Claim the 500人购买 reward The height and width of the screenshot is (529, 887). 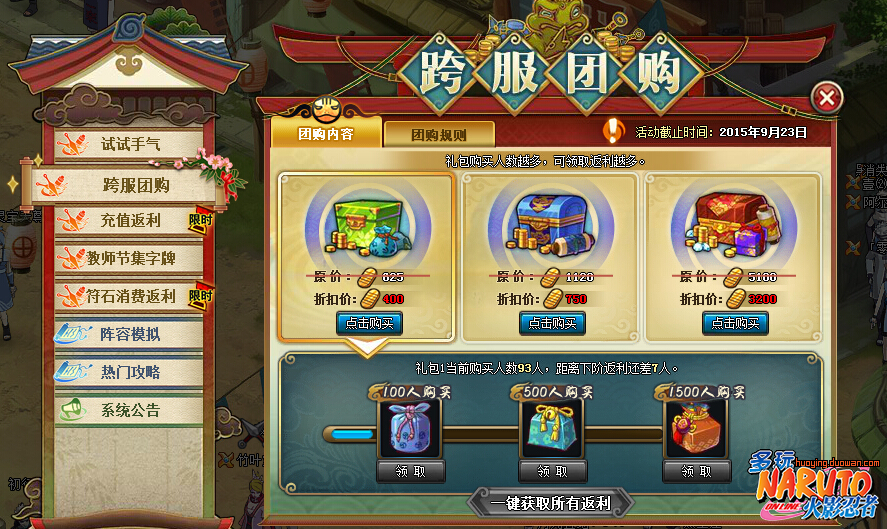[x=552, y=472]
